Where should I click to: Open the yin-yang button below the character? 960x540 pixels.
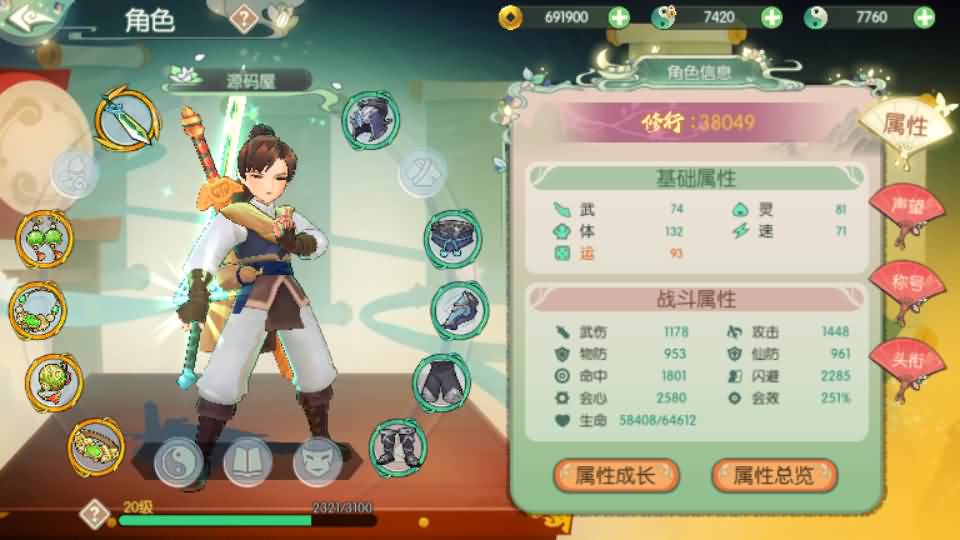(179, 461)
